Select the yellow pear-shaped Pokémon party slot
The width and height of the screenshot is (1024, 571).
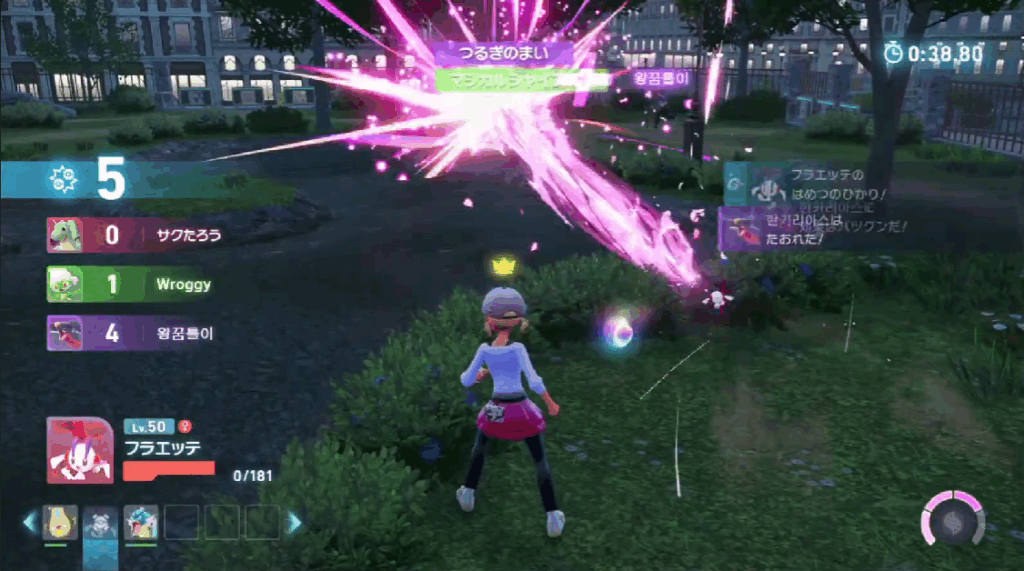click(x=60, y=522)
